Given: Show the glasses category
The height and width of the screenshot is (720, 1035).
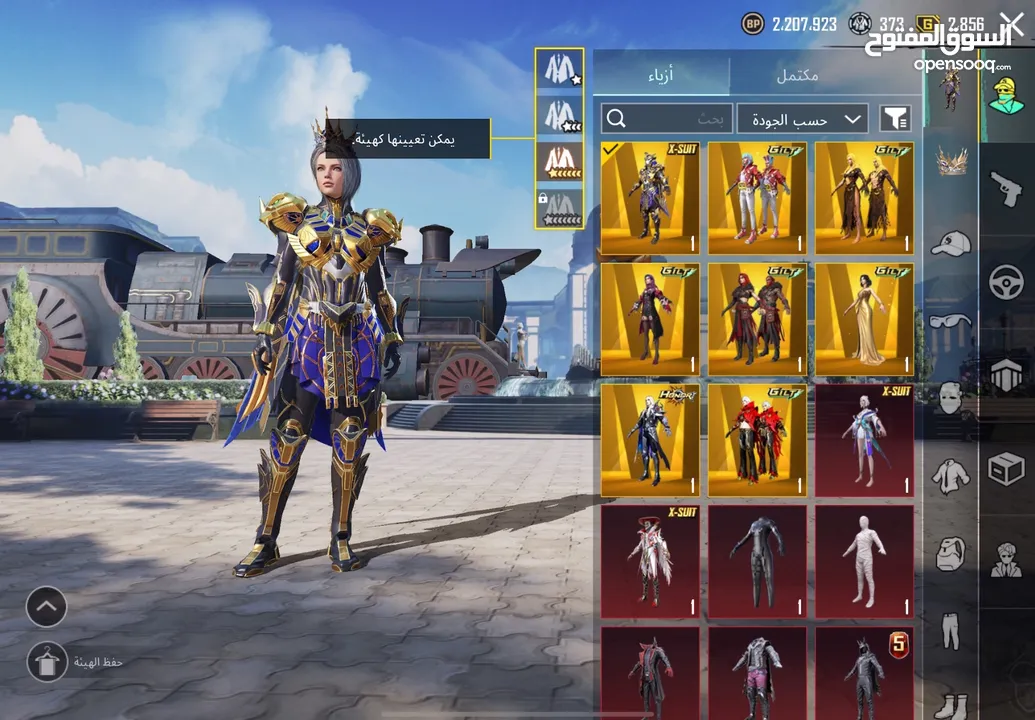Looking at the screenshot, I should (x=951, y=322).
